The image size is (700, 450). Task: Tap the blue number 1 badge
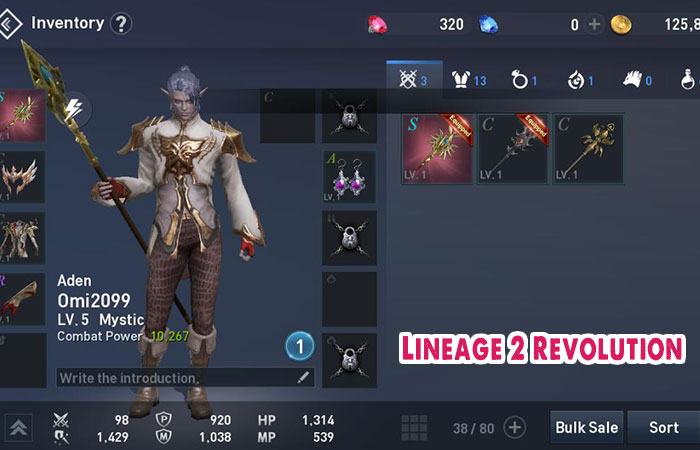pyautogui.click(x=299, y=347)
